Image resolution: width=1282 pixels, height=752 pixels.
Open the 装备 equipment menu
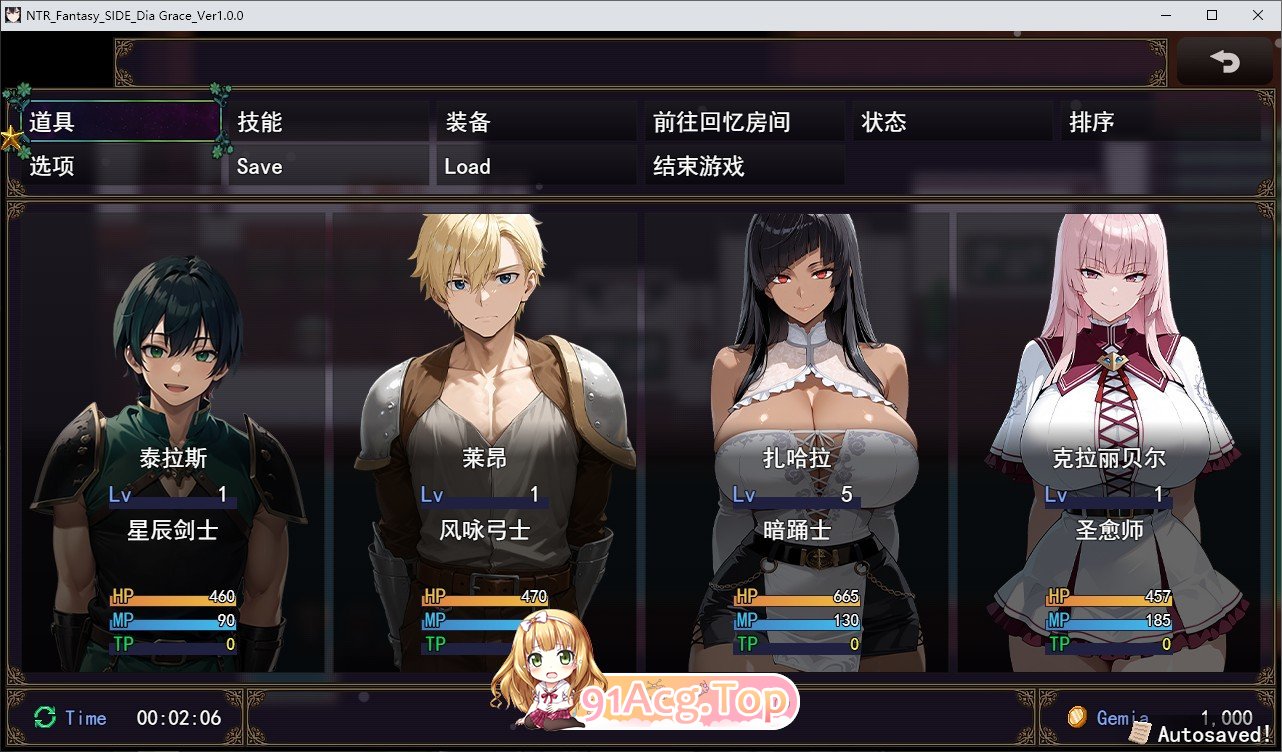536,122
